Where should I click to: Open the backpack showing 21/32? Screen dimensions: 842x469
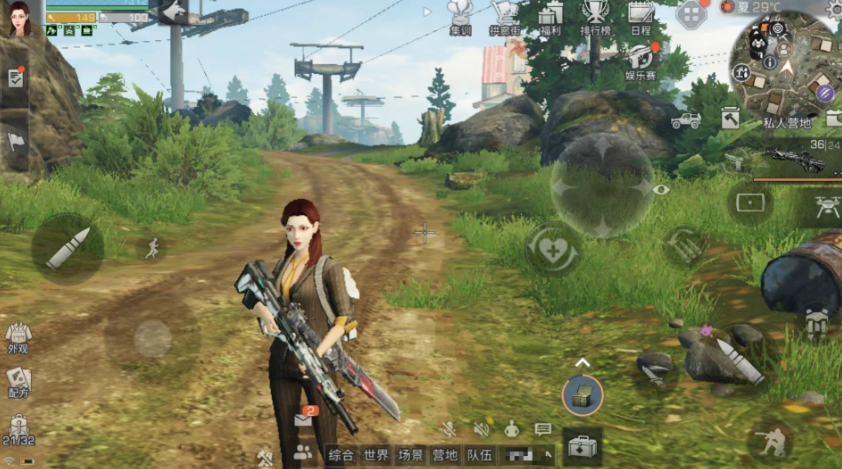[x=17, y=430]
